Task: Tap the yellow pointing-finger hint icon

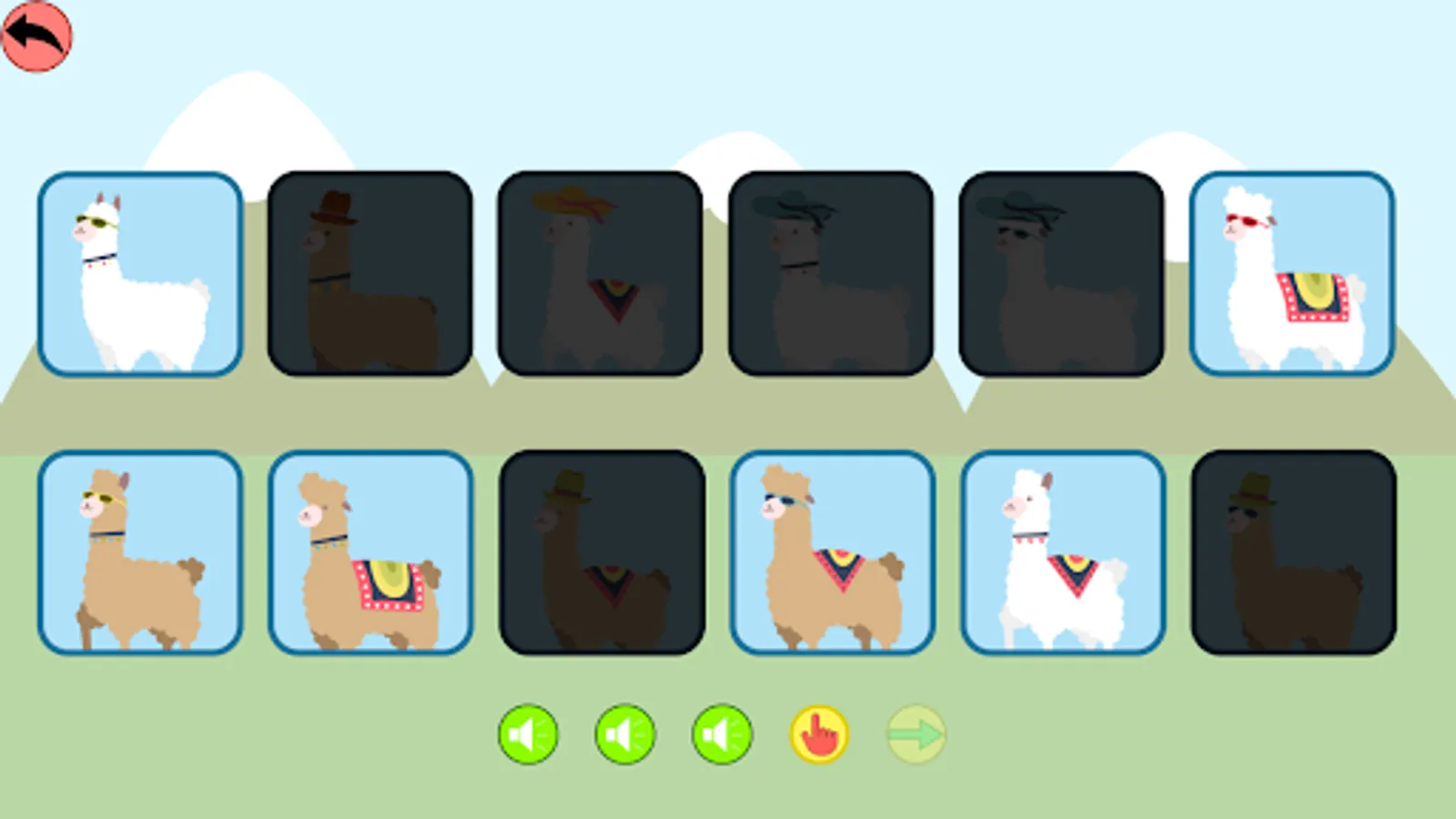Action: (817, 733)
